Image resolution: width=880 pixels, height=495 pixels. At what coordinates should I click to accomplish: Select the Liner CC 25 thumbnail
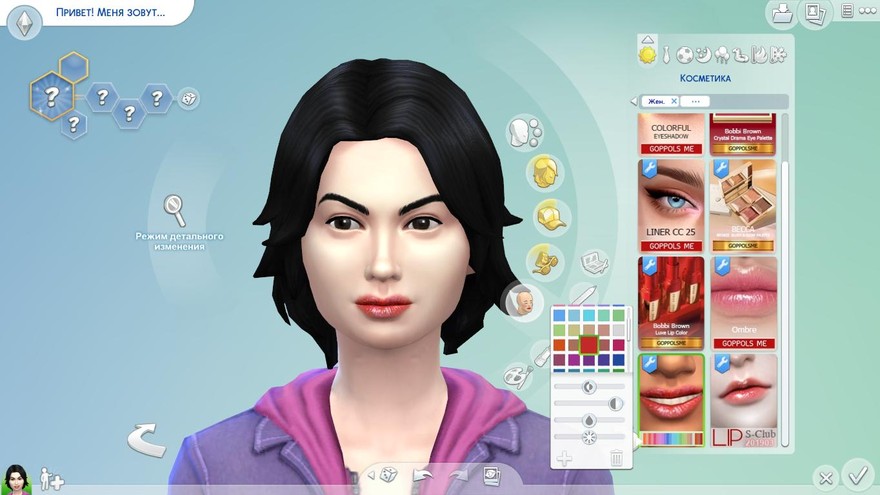pyautogui.click(x=671, y=205)
